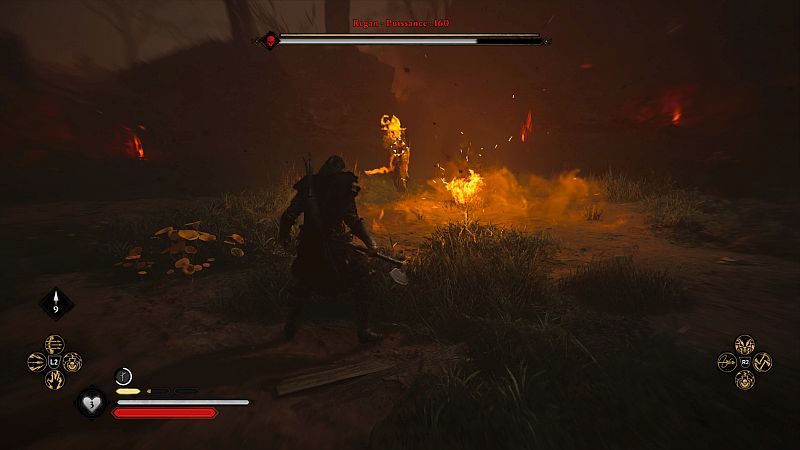Activate the right ranged ability with the target emblem
Viewport: 800px width, 450px height.
(73, 362)
